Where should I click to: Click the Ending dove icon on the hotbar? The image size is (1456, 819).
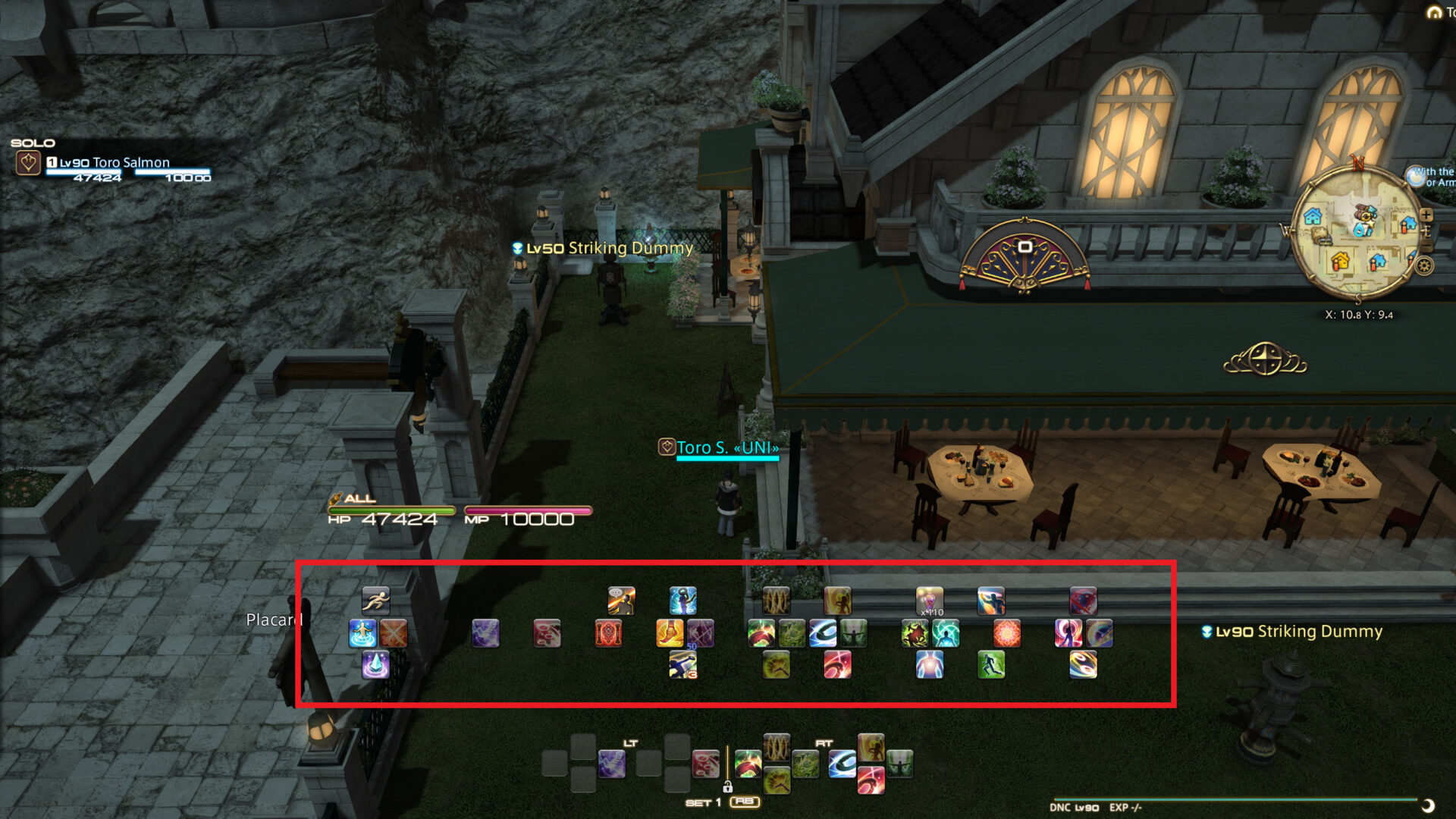(487, 634)
